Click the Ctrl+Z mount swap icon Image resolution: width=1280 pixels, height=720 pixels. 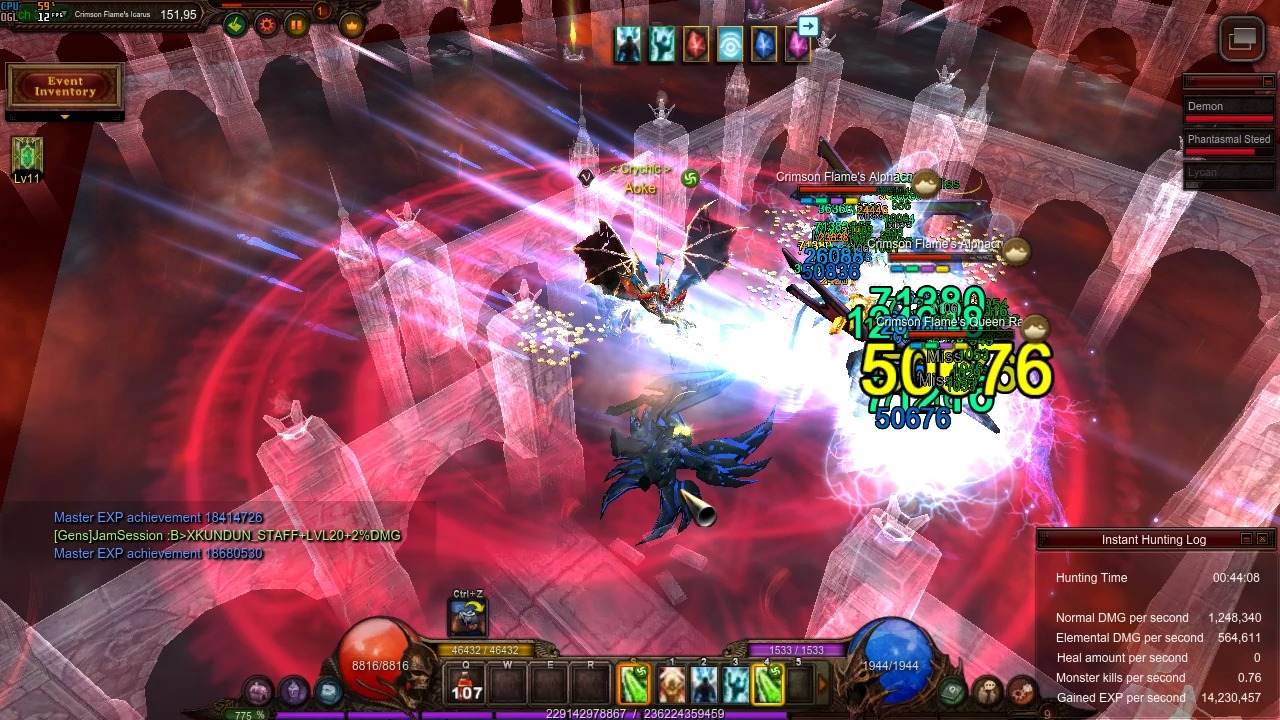[x=468, y=617]
